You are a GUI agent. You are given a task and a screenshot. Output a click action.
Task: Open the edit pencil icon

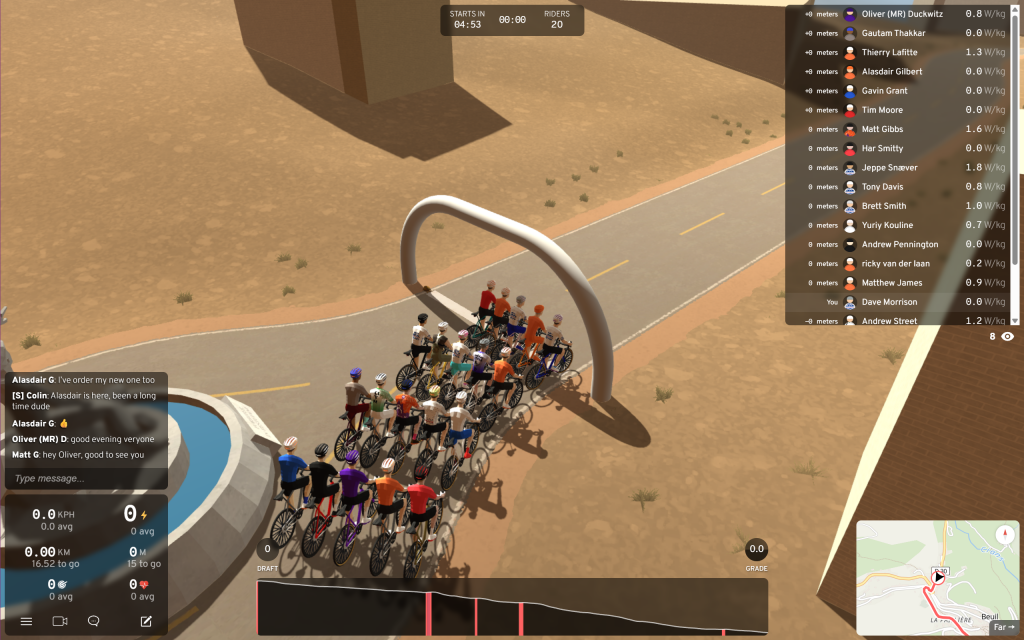coord(146,621)
